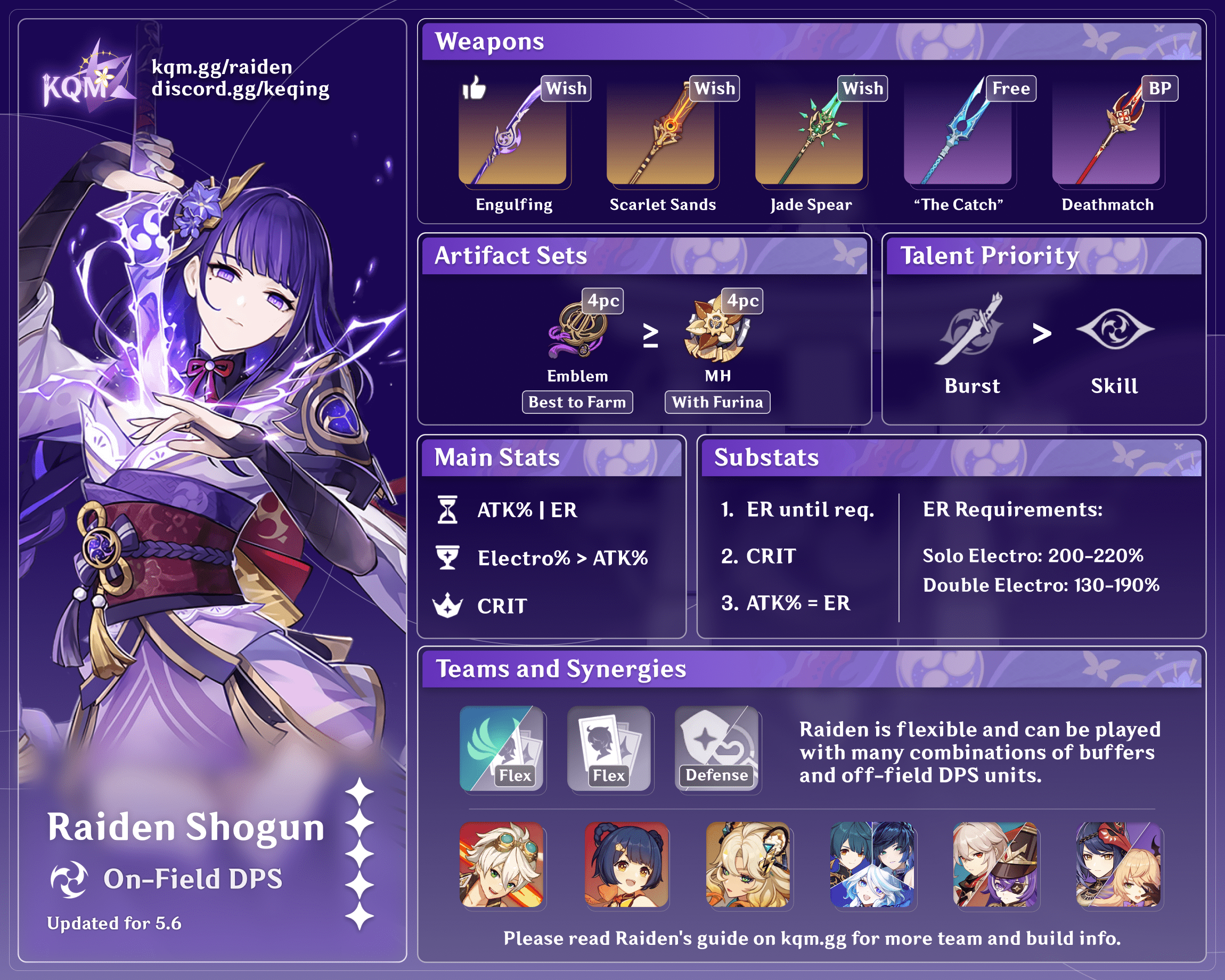Select the Kazuha and Chevreuse portrait
This screenshot has height=980, width=1225.
995,864
